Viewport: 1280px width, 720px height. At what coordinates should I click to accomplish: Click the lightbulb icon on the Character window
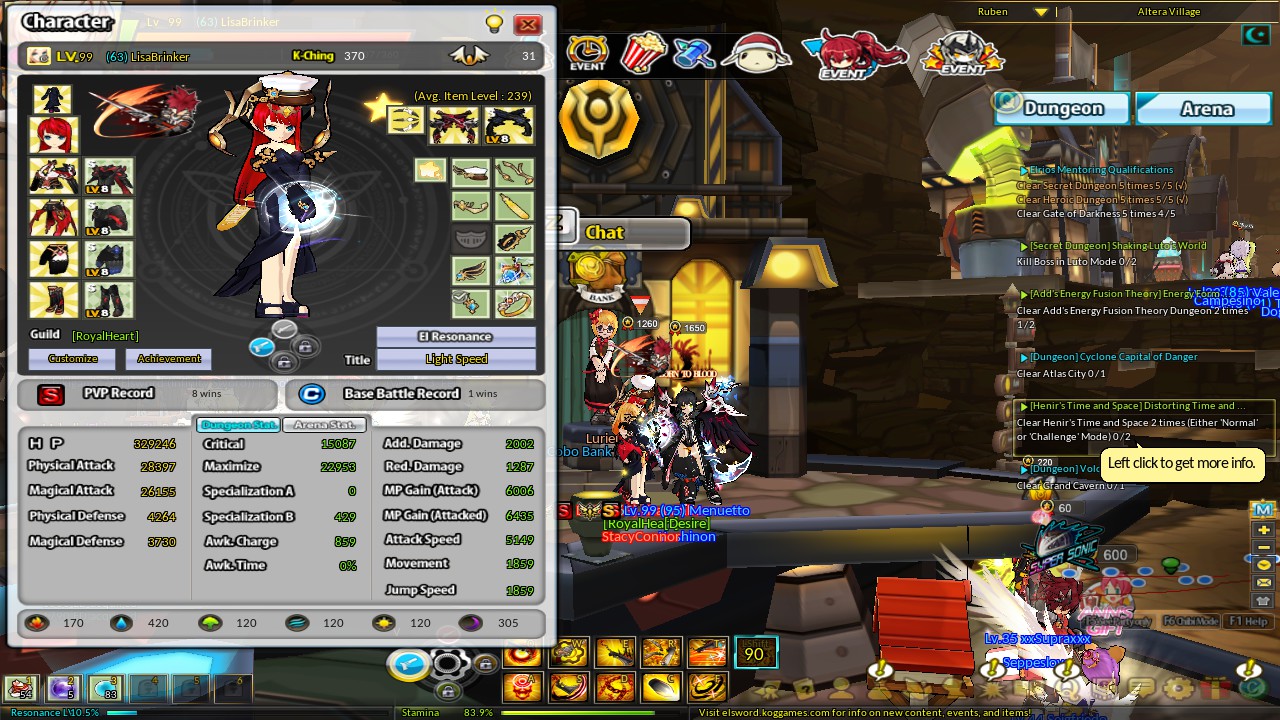click(x=494, y=22)
